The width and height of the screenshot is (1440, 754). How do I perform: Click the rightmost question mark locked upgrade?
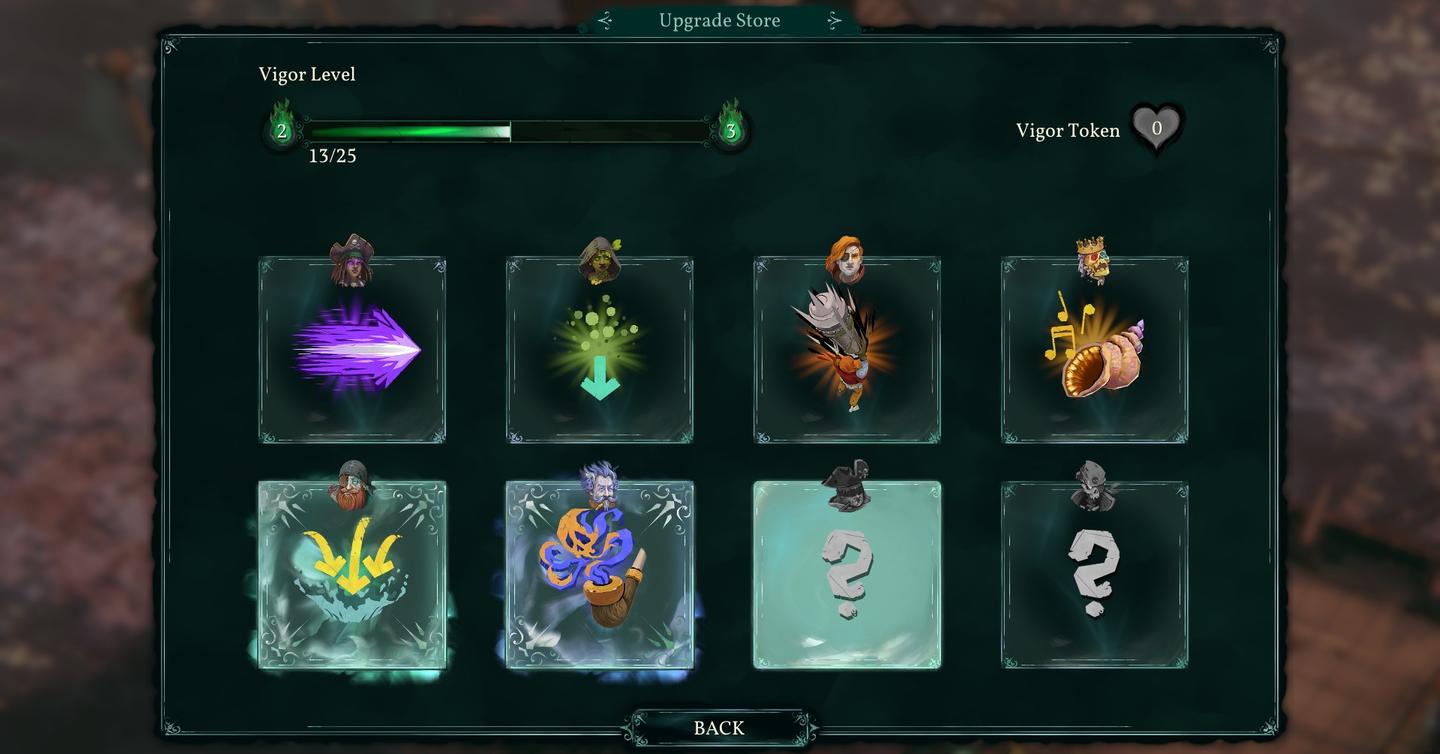tap(1093, 575)
